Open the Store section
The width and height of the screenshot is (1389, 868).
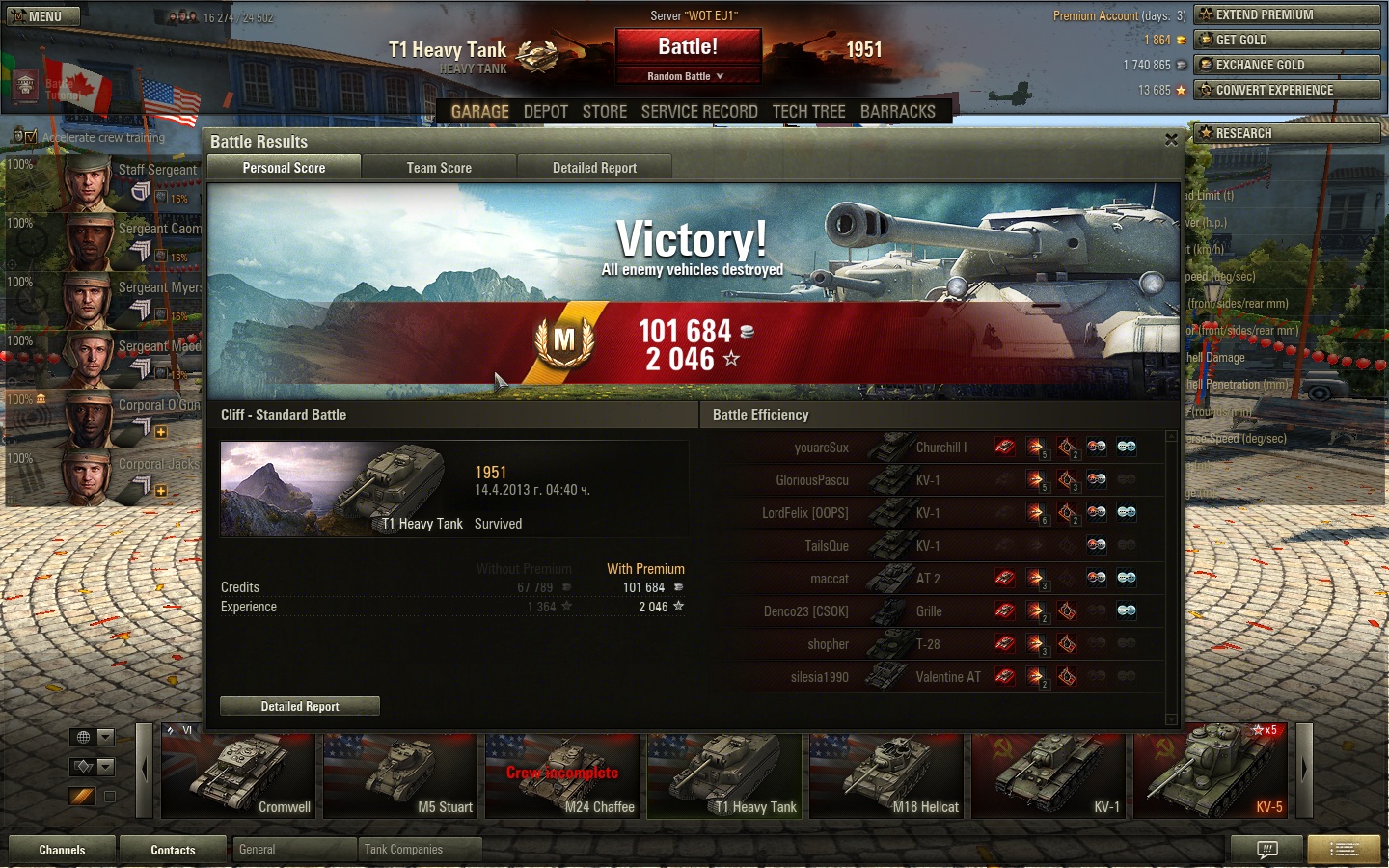pyautogui.click(x=605, y=112)
